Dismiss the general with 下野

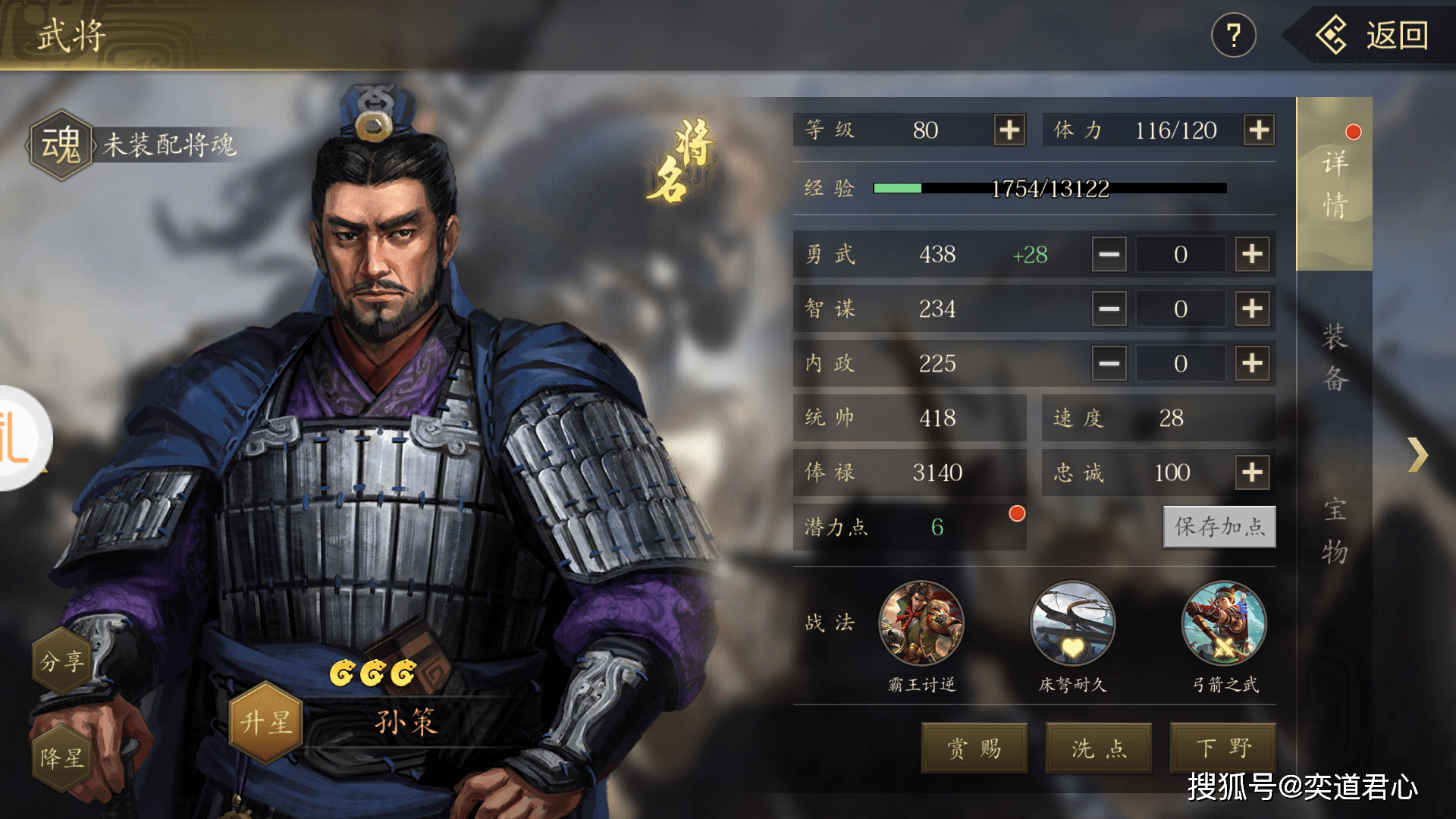point(1223,748)
